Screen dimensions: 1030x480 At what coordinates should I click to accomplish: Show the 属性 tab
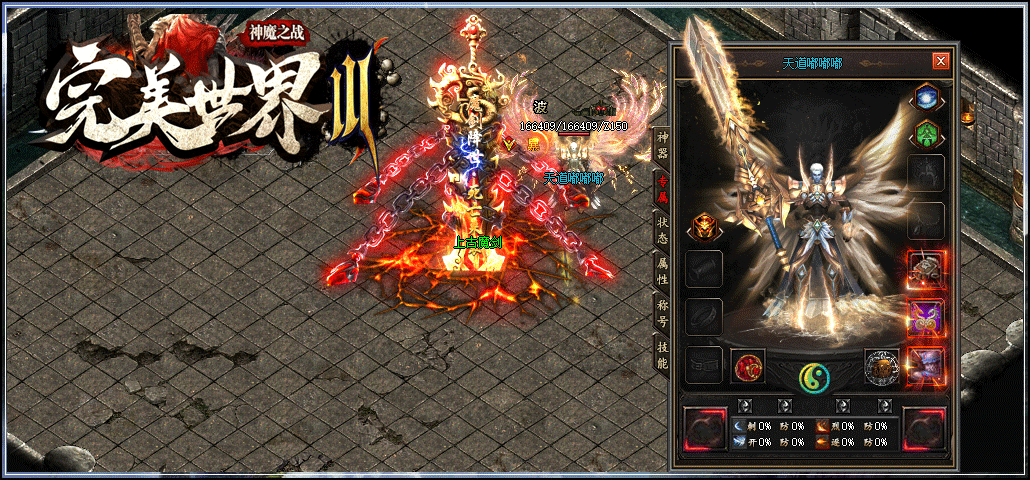(662, 269)
